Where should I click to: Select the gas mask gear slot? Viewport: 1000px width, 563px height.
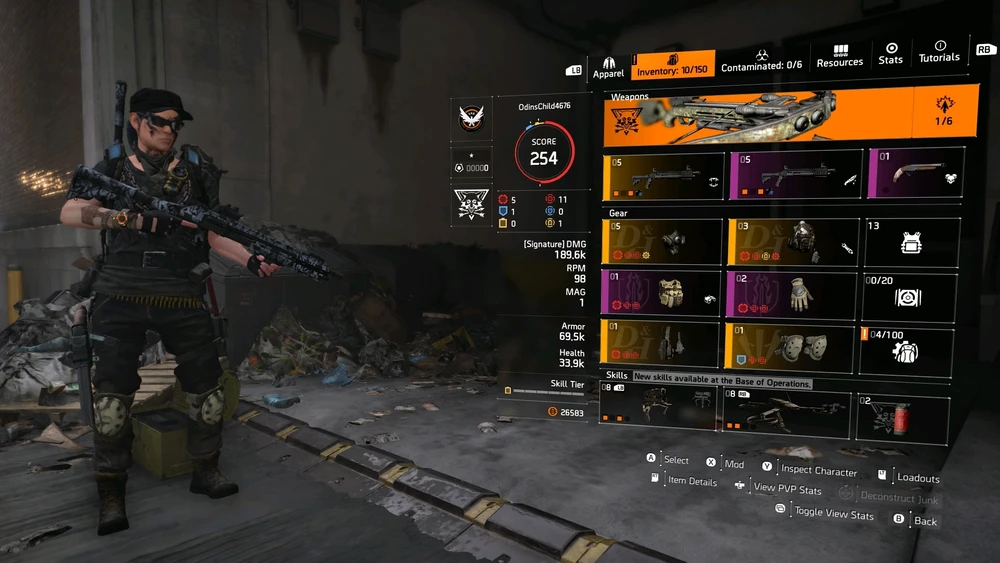pos(663,243)
